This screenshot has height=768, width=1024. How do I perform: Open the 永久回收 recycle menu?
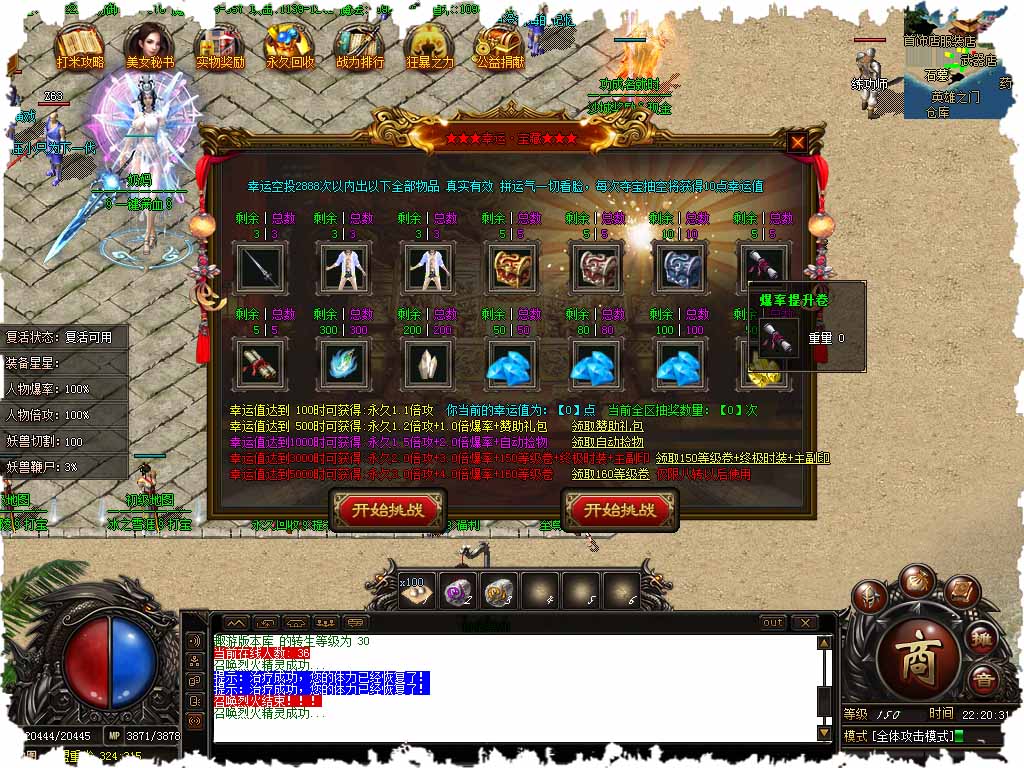point(290,46)
